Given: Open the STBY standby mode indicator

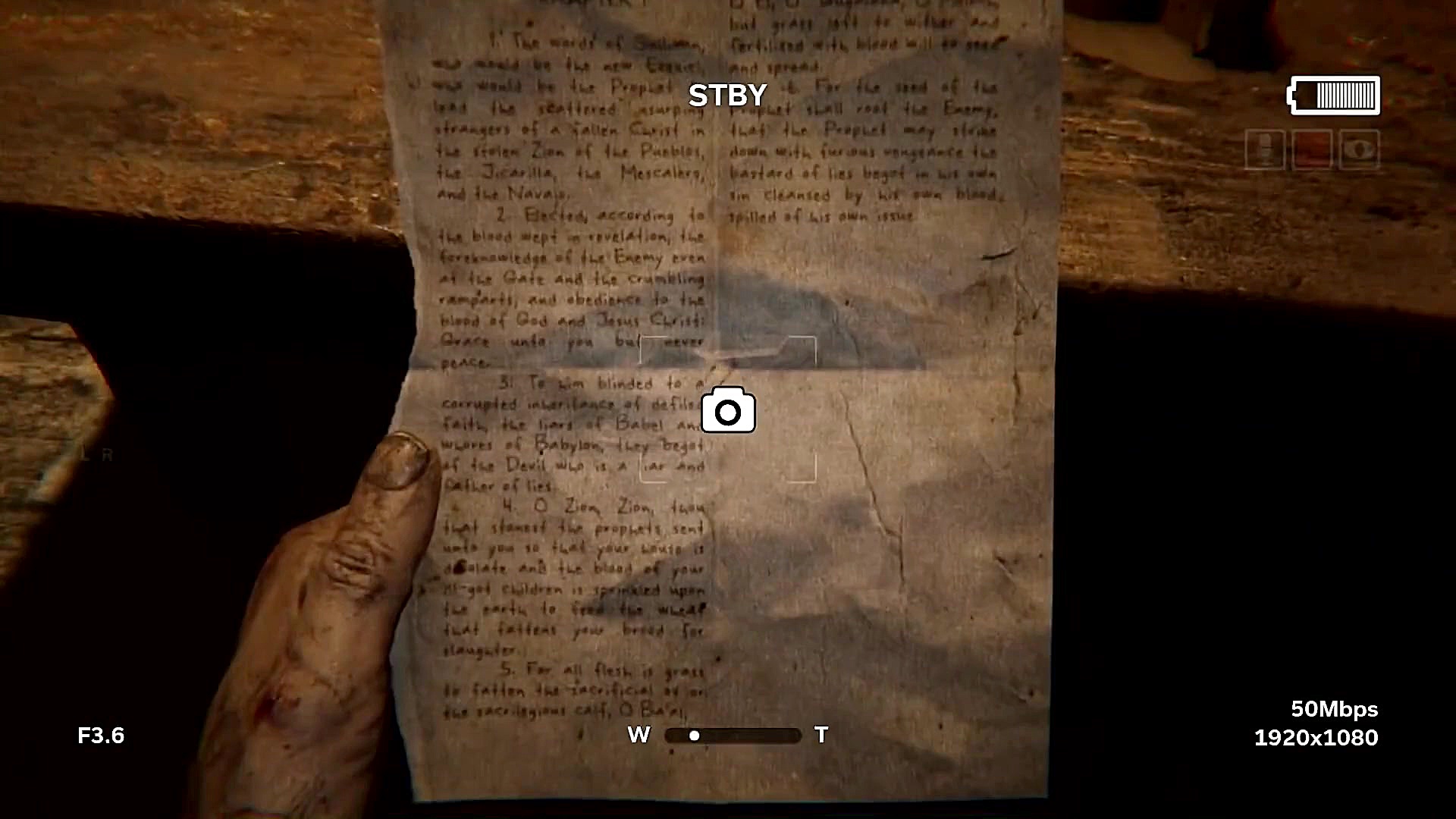Looking at the screenshot, I should [726, 95].
